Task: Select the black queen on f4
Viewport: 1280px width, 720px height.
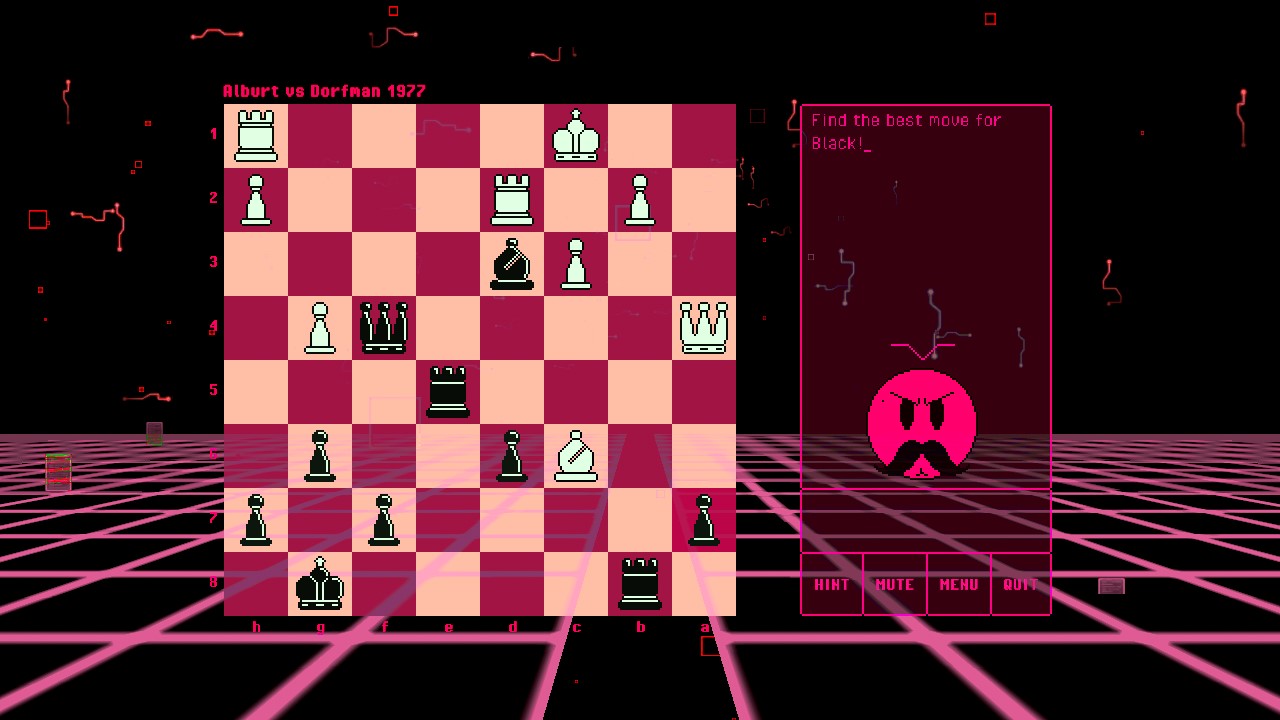Action: [384, 325]
